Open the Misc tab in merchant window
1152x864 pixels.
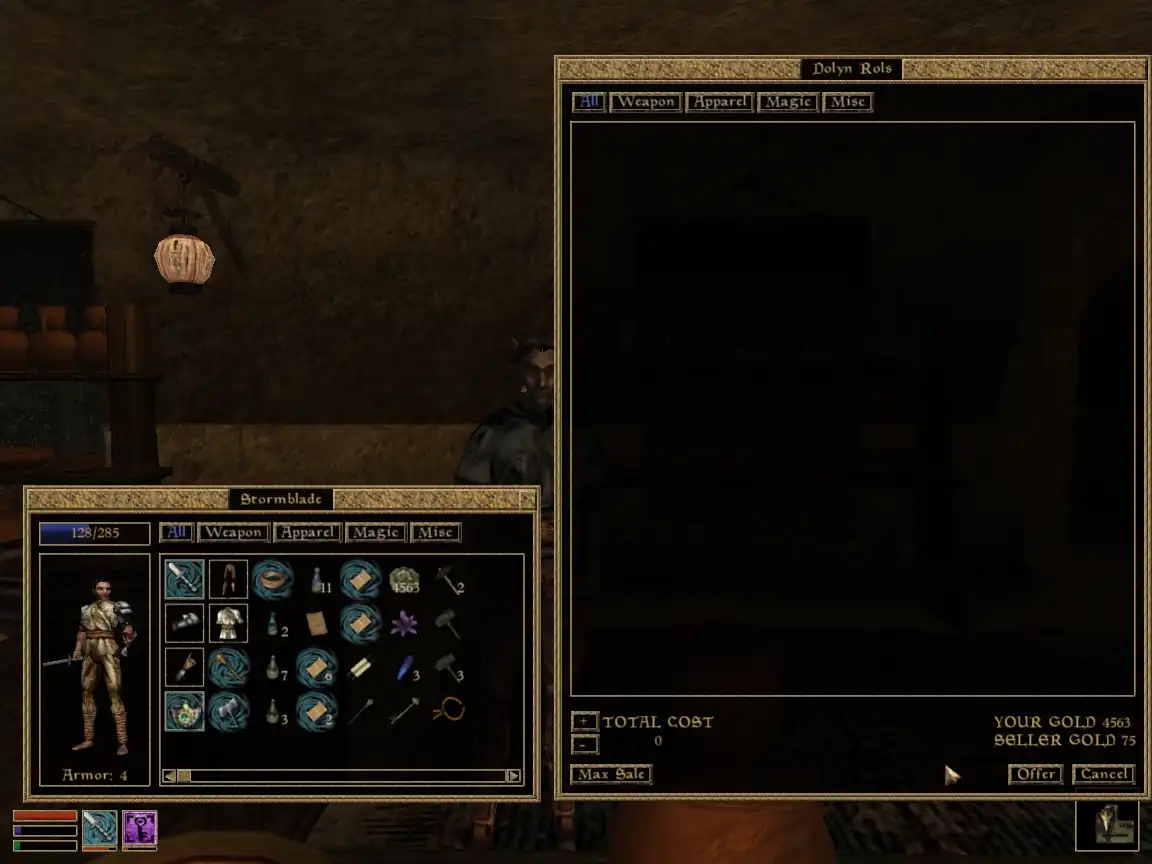tap(848, 102)
